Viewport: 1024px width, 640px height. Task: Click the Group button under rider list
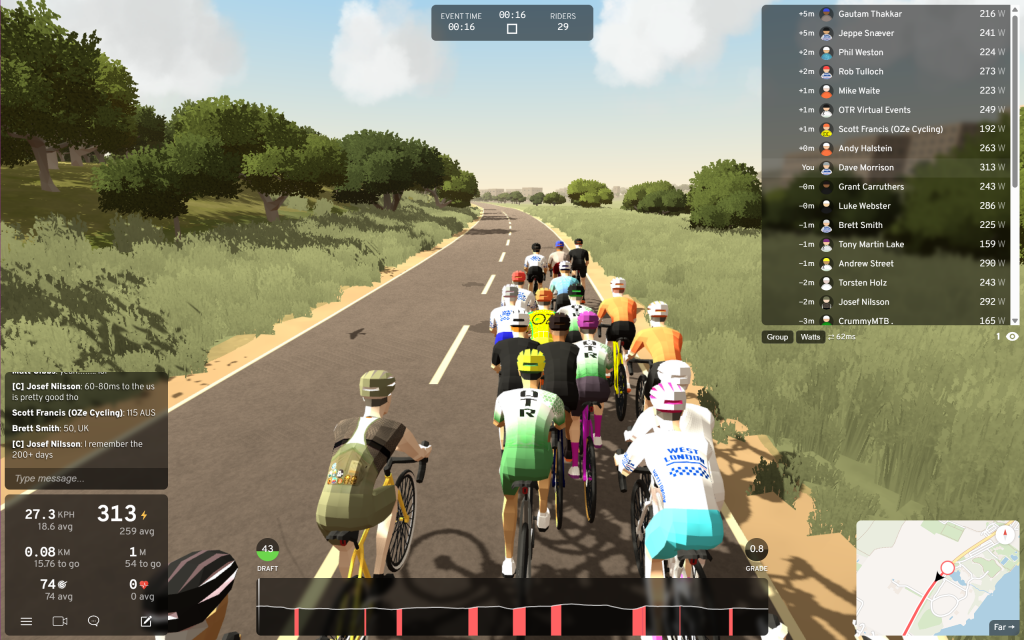point(777,337)
